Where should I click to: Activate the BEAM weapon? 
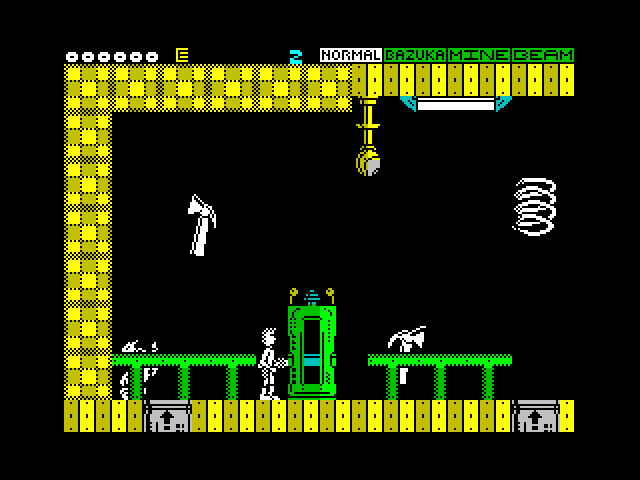pos(543,55)
